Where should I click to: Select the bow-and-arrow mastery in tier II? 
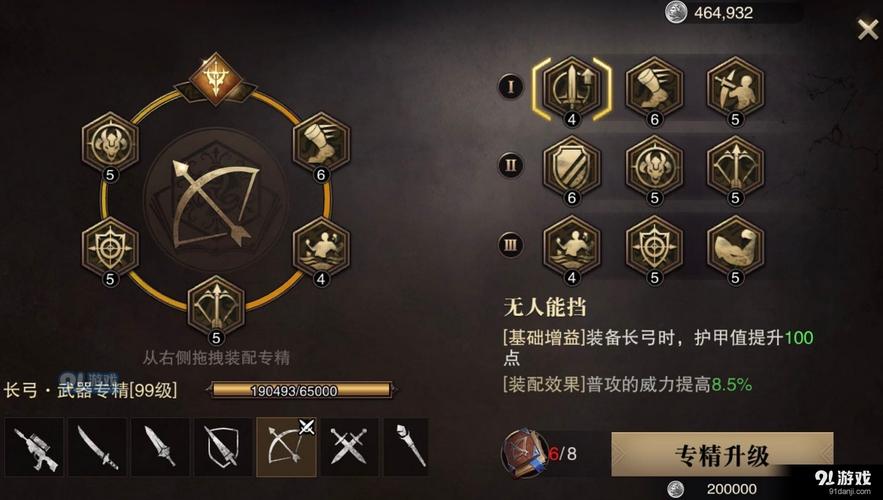click(x=735, y=166)
